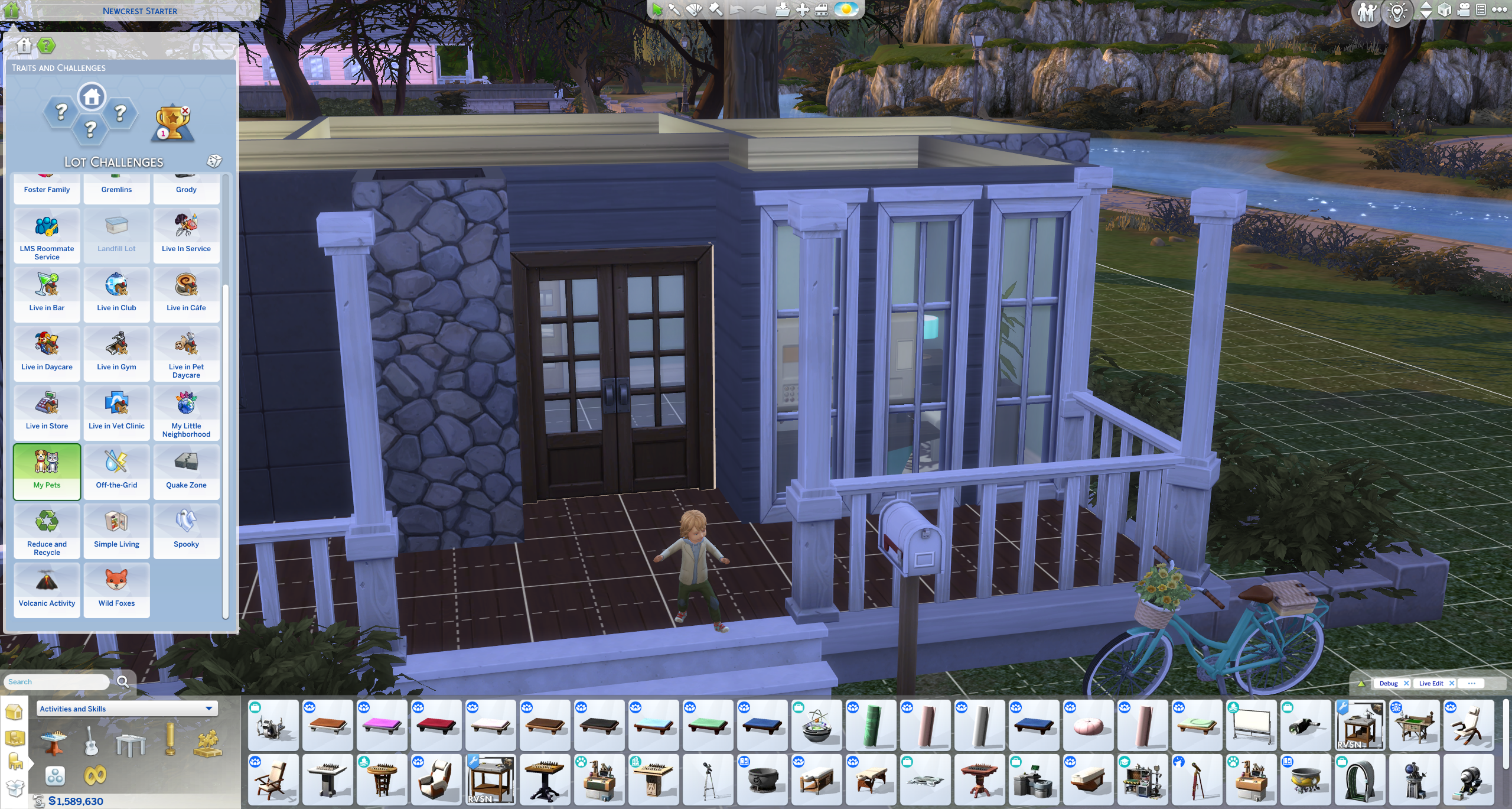
Task: Select the Volcanic Activity challenge
Action: click(x=47, y=590)
